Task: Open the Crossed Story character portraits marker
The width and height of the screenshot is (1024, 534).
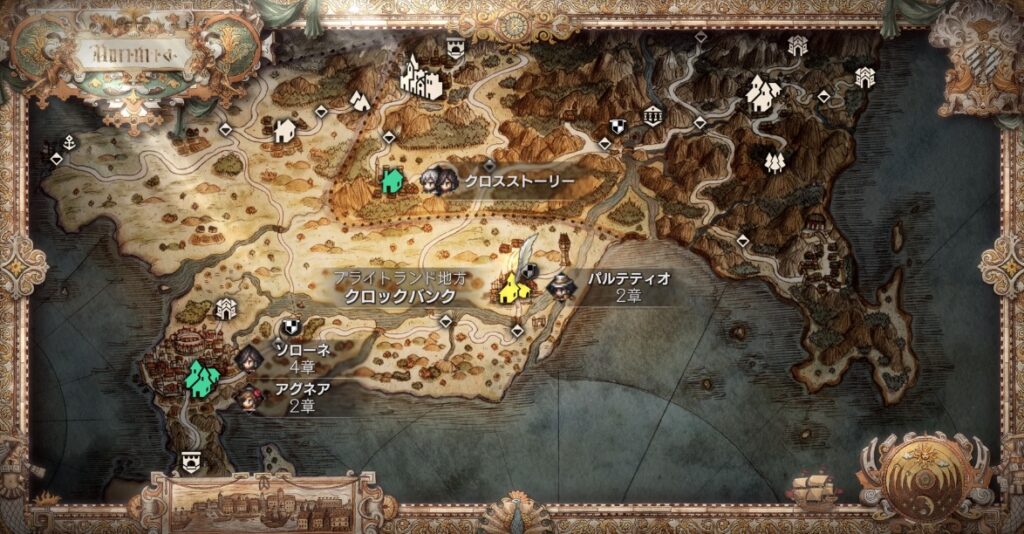Action: pos(437,180)
